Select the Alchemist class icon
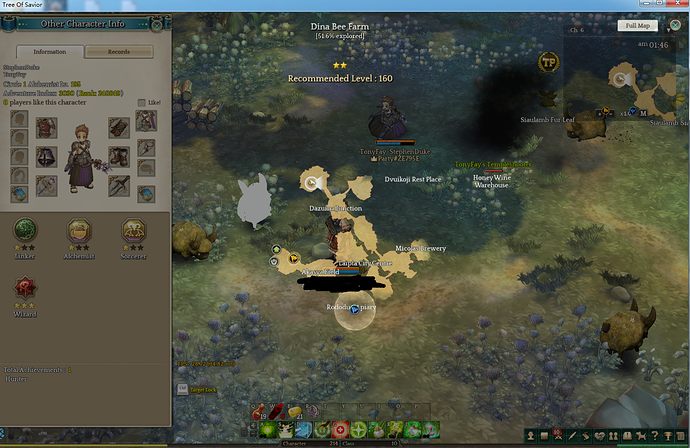Image resolution: width=690 pixels, height=448 pixels. [79, 230]
